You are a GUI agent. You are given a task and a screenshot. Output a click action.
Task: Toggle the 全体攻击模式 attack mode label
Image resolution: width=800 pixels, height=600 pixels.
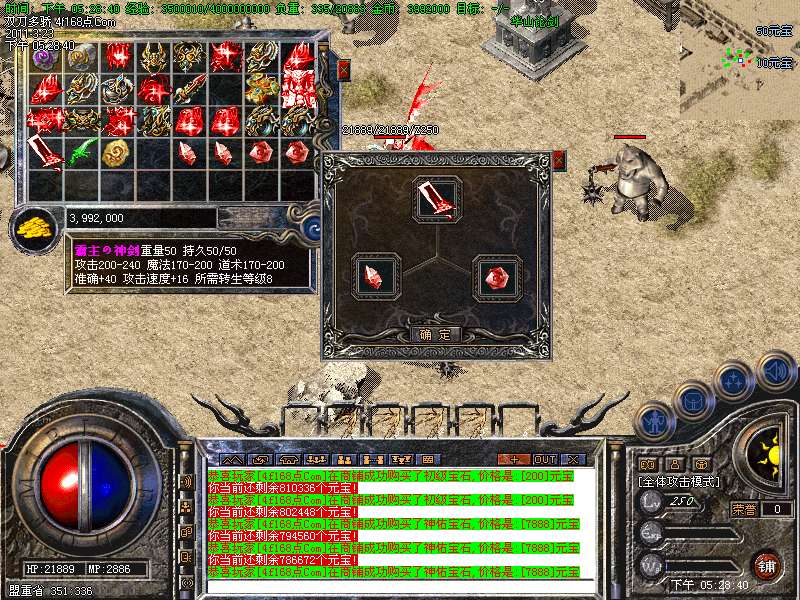[x=681, y=481]
